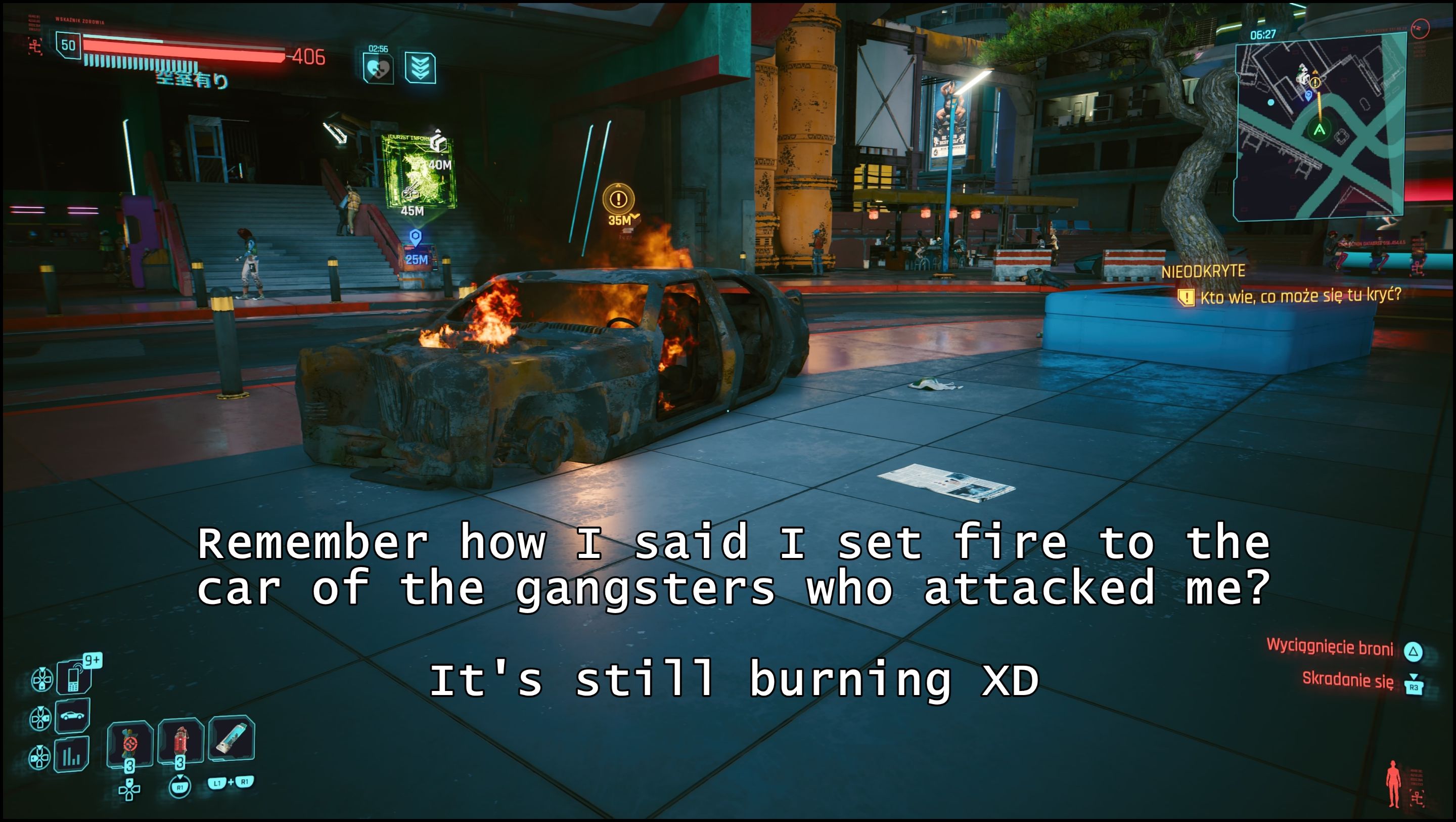Inspect the broken-heart status effect icon
The image size is (1456, 822).
click(x=378, y=69)
